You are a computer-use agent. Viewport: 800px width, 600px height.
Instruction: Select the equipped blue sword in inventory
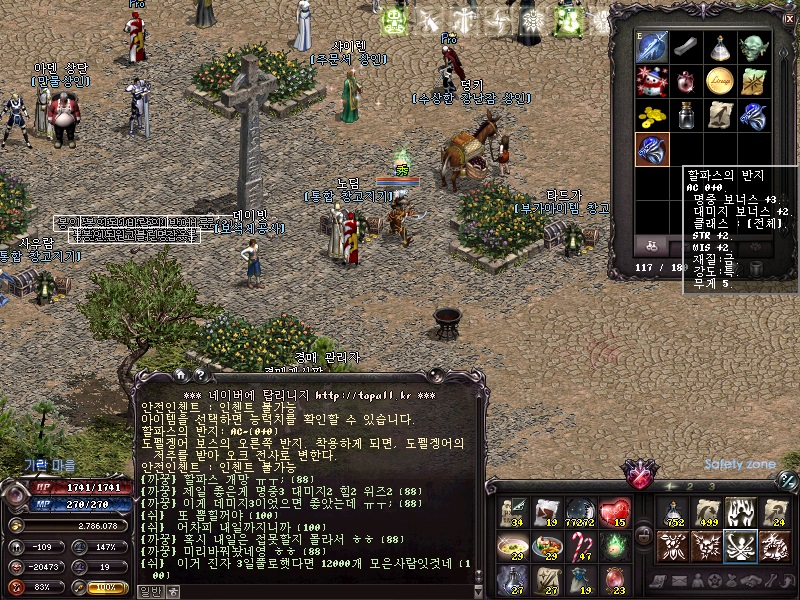tap(653, 47)
